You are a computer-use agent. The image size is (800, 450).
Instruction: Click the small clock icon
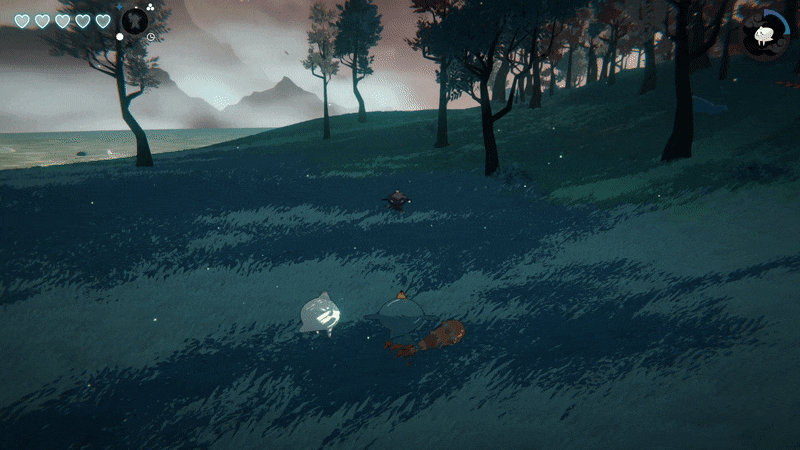[x=150, y=37]
